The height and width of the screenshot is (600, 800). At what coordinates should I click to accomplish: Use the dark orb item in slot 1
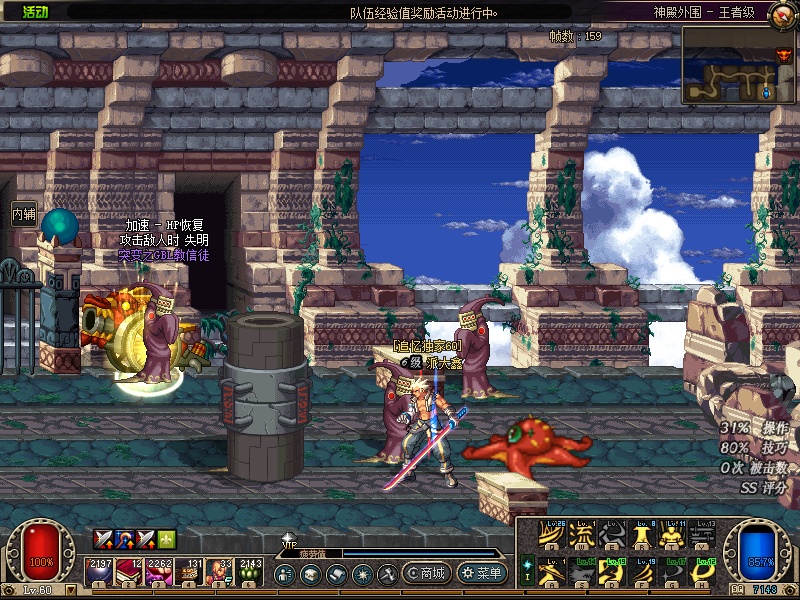click(x=99, y=573)
